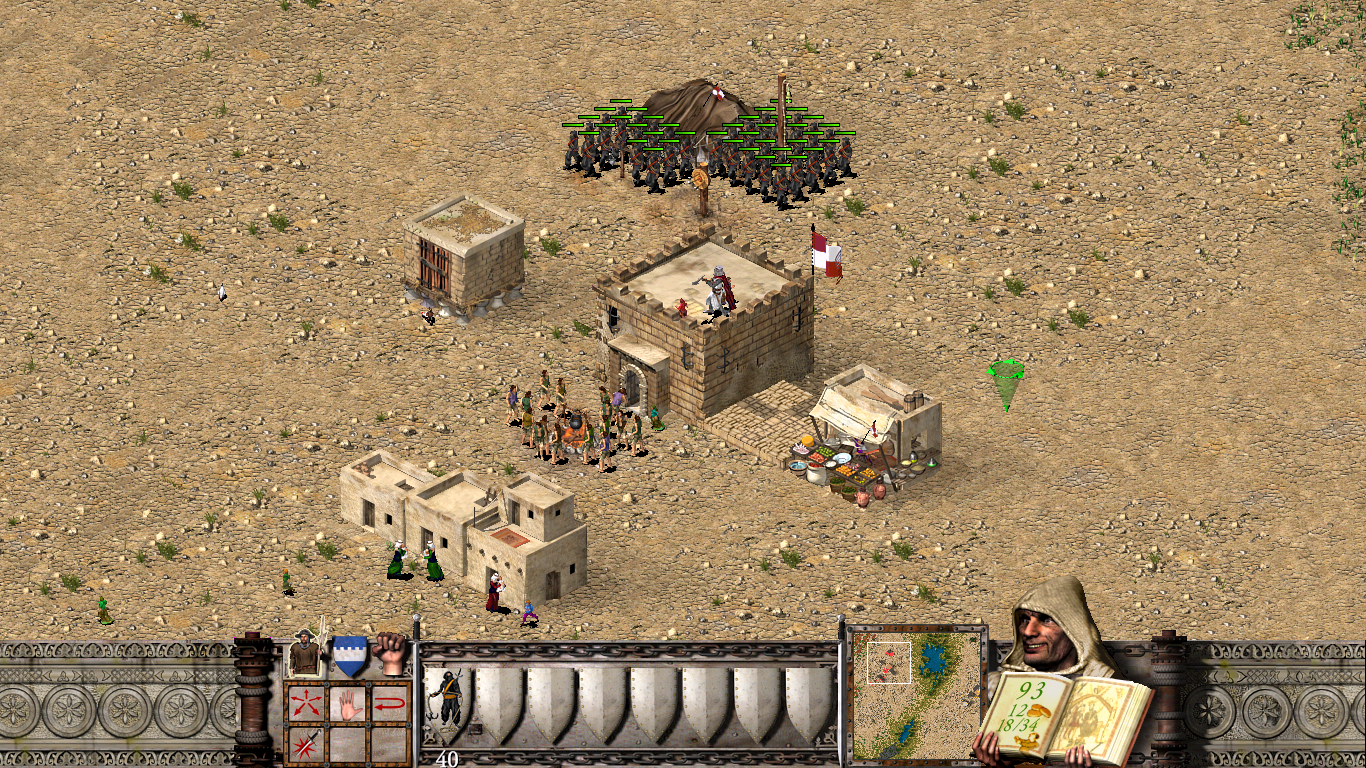Select the stand ground stance portrait
Image resolution: width=1366 pixels, height=768 pixels.
pyautogui.click(x=305, y=655)
